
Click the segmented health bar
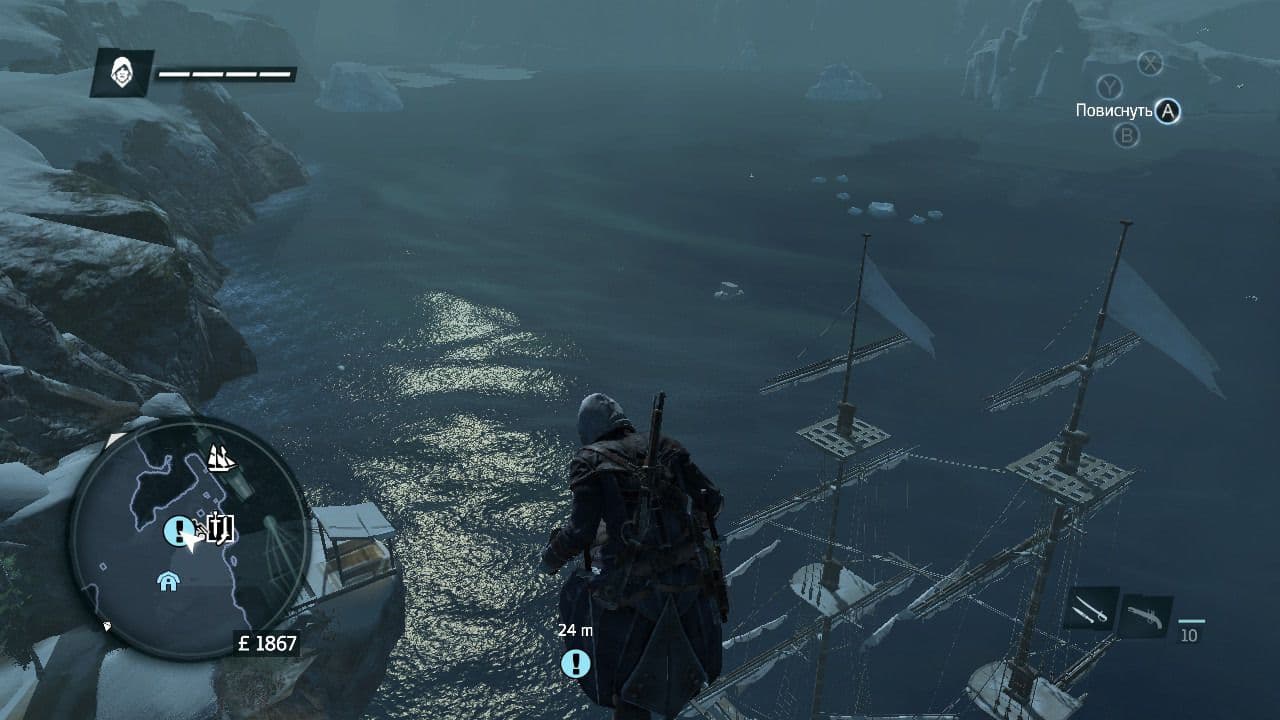point(224,72)
